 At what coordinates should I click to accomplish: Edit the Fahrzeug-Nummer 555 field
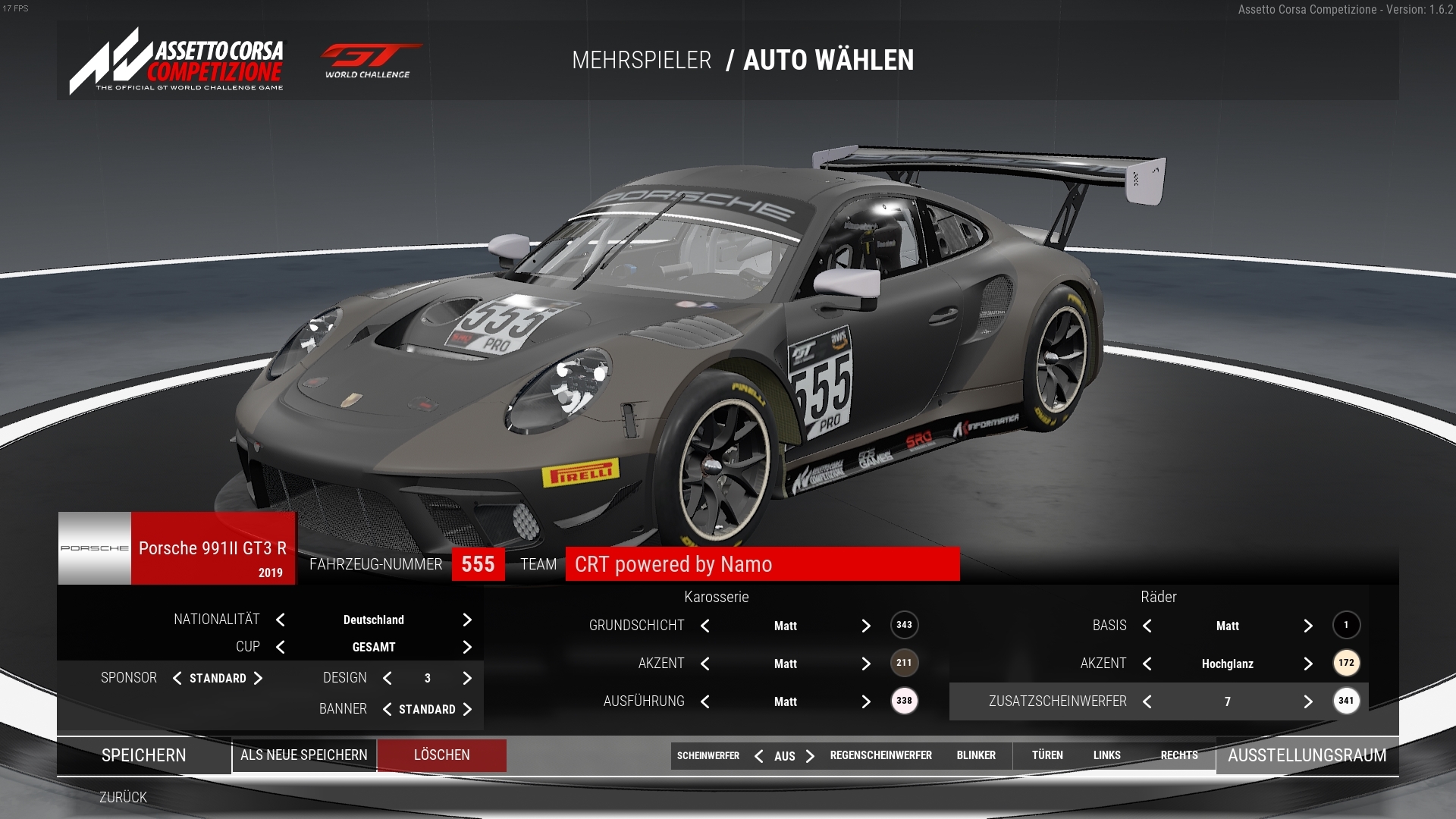[478, 564]
